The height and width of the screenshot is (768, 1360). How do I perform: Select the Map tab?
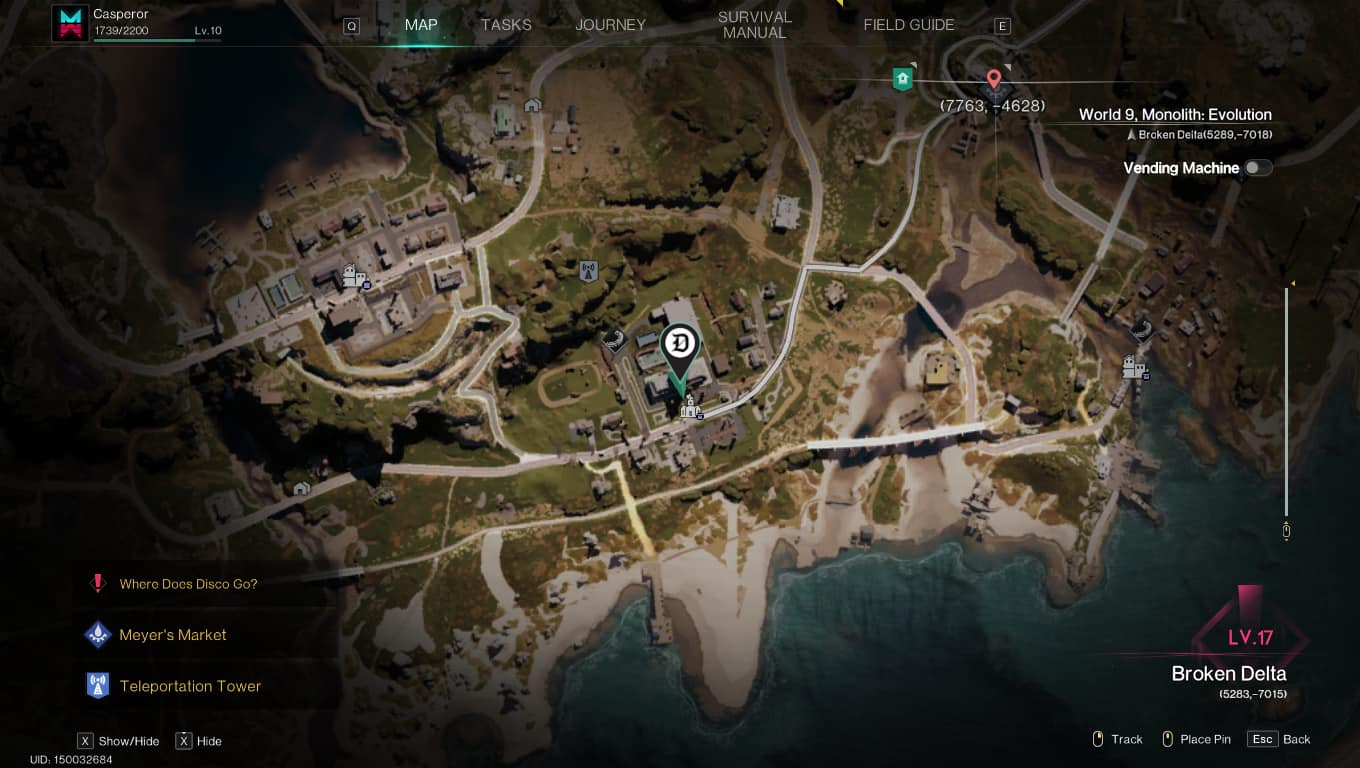(x=421, y=25)
